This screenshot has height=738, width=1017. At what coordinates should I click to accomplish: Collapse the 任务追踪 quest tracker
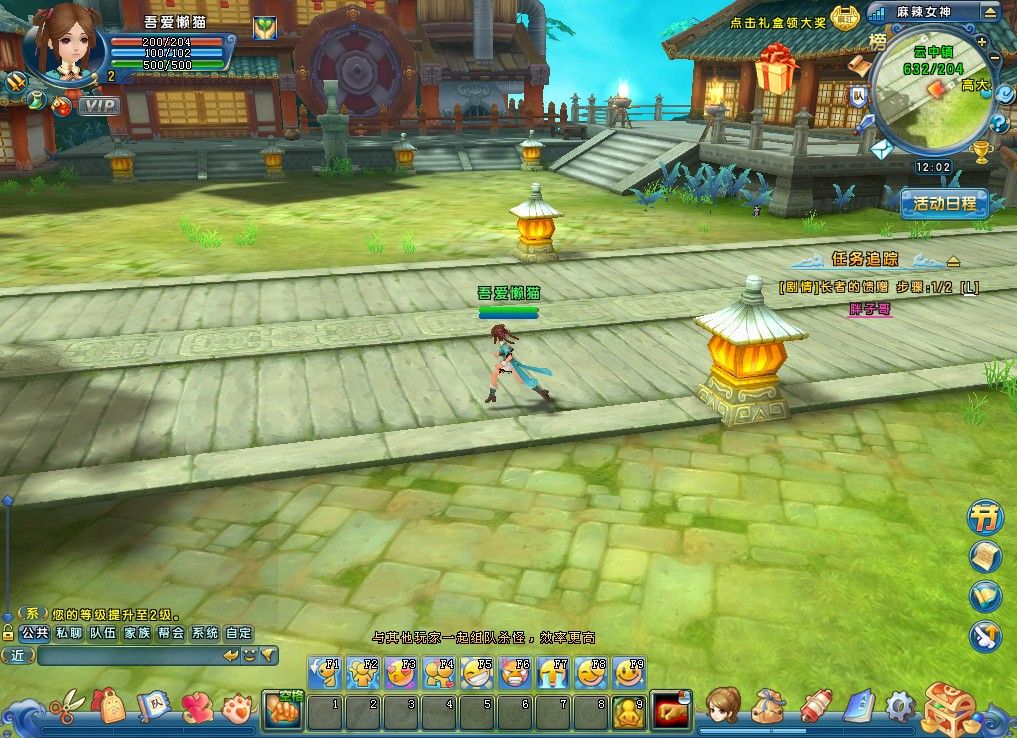pos(953,261)
